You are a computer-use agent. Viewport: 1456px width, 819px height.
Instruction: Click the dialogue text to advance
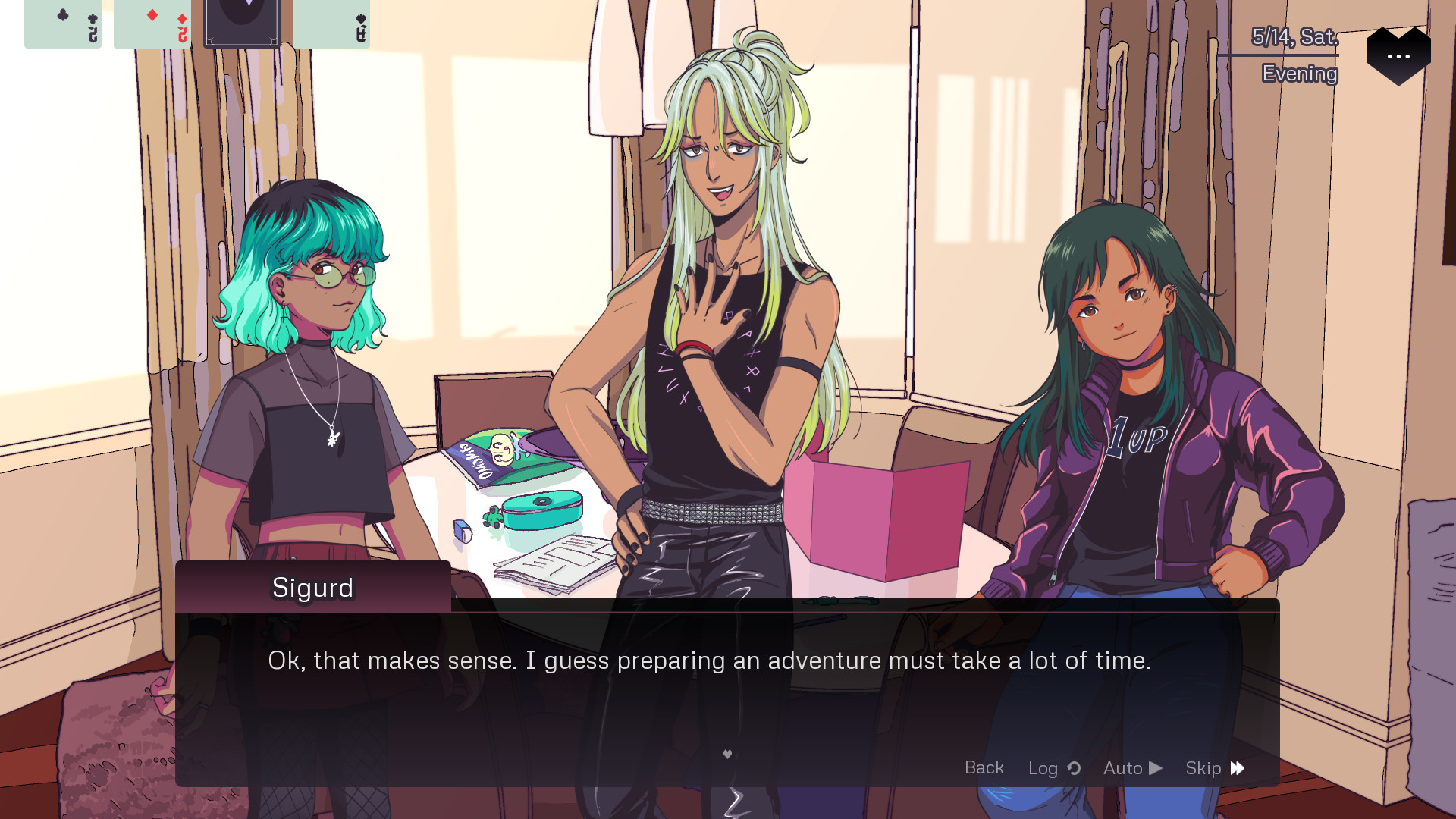coord(709,661)
